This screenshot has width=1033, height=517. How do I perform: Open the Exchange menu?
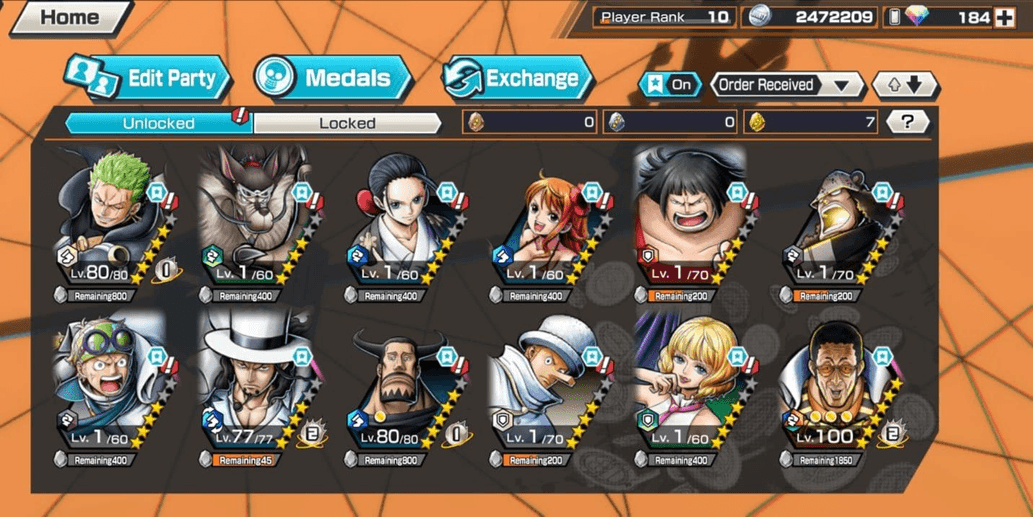(518, 78)
